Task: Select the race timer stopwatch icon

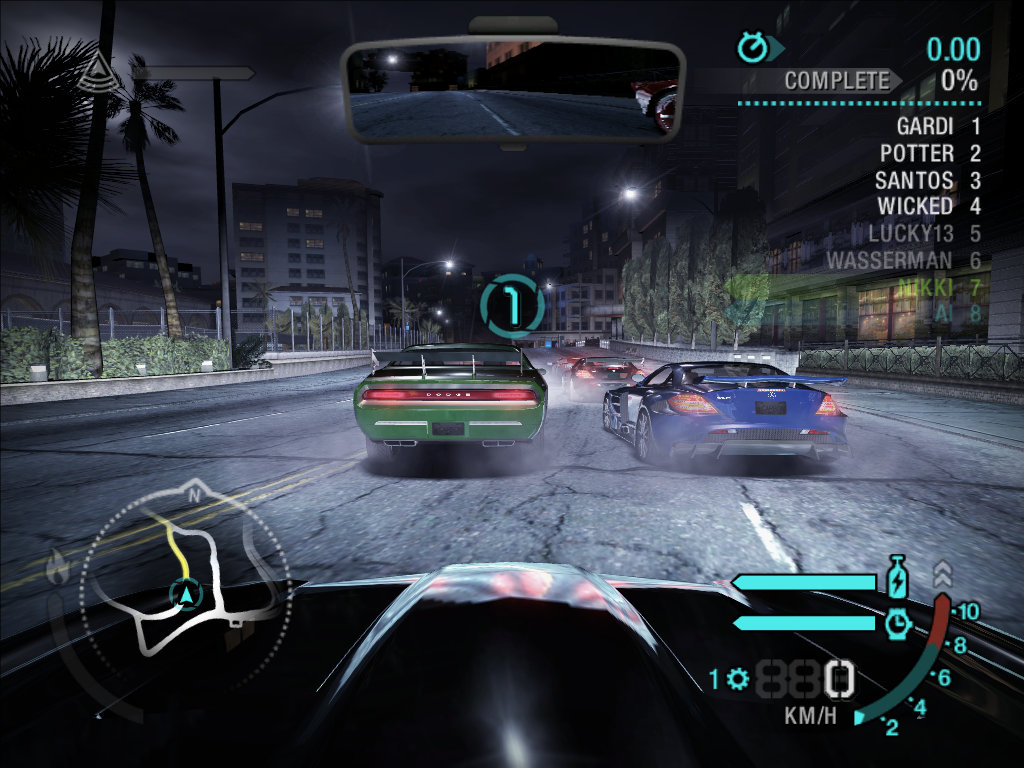Action: click(752, 46)
